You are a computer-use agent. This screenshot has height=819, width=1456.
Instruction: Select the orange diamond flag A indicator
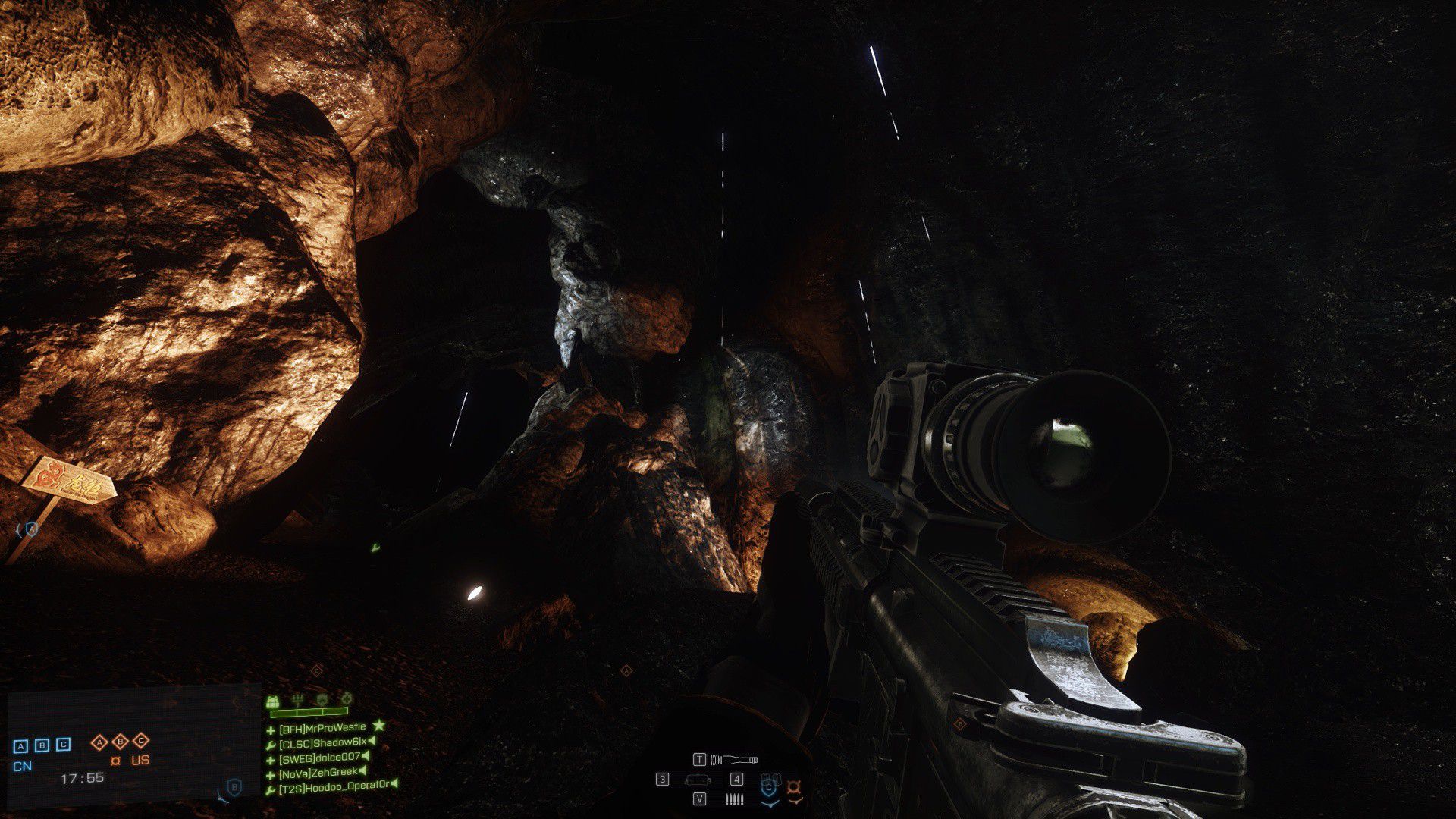click(99, 741)
